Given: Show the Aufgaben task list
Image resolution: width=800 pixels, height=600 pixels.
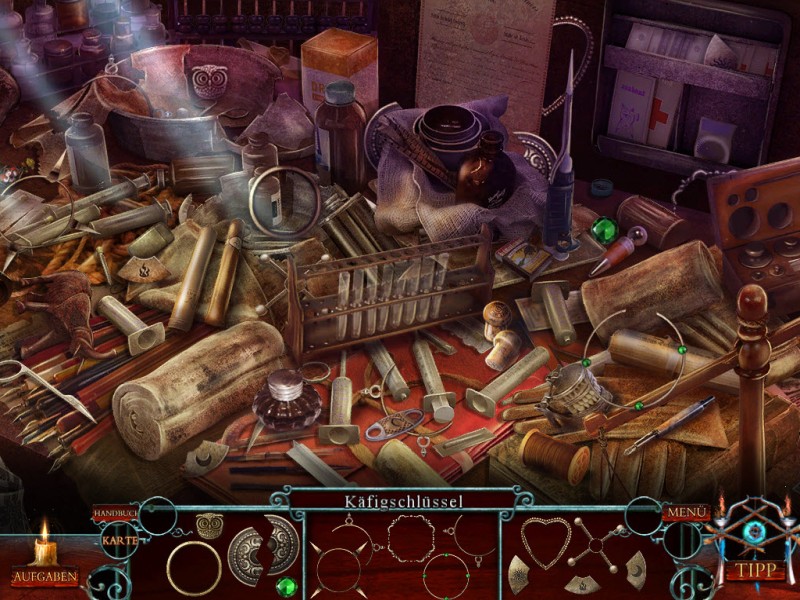Looking at the screenshot, I should [44, 577].
